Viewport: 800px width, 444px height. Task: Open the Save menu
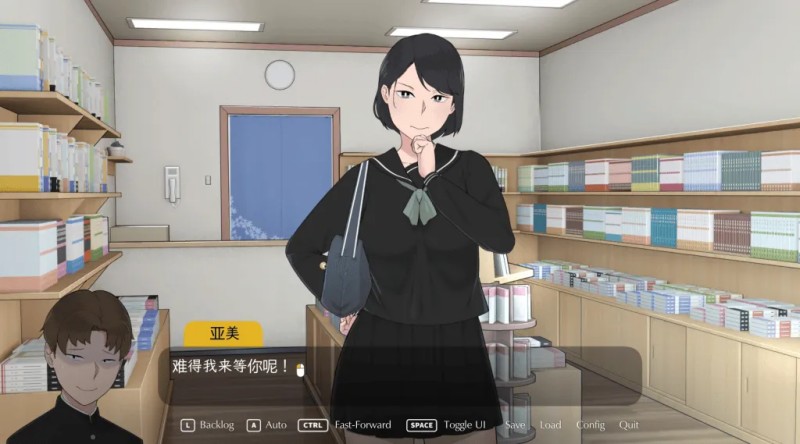point(515,425)
